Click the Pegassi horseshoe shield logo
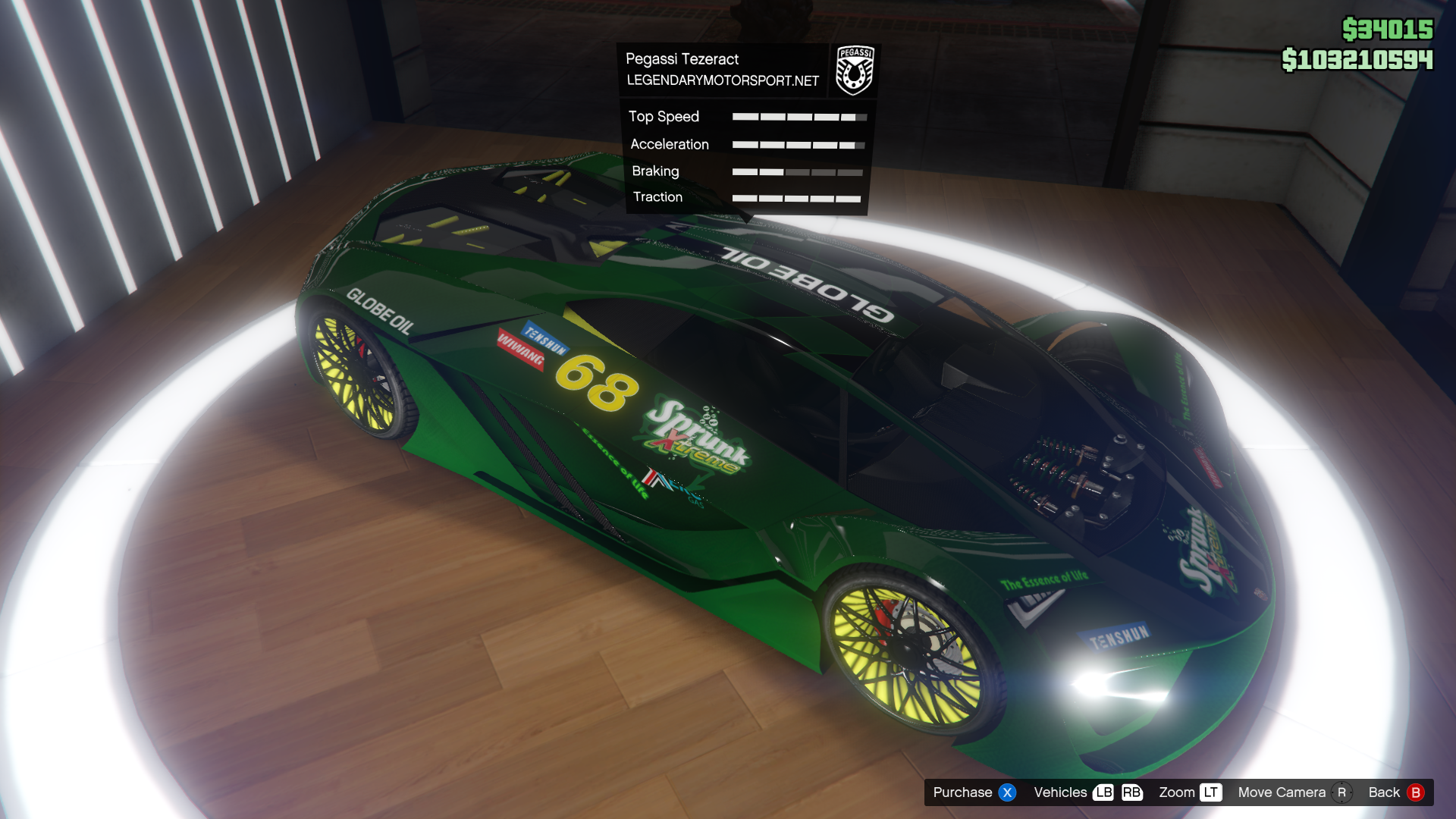Image resolution: width=1456 pixels, height=819 pixels. [855, 70]
